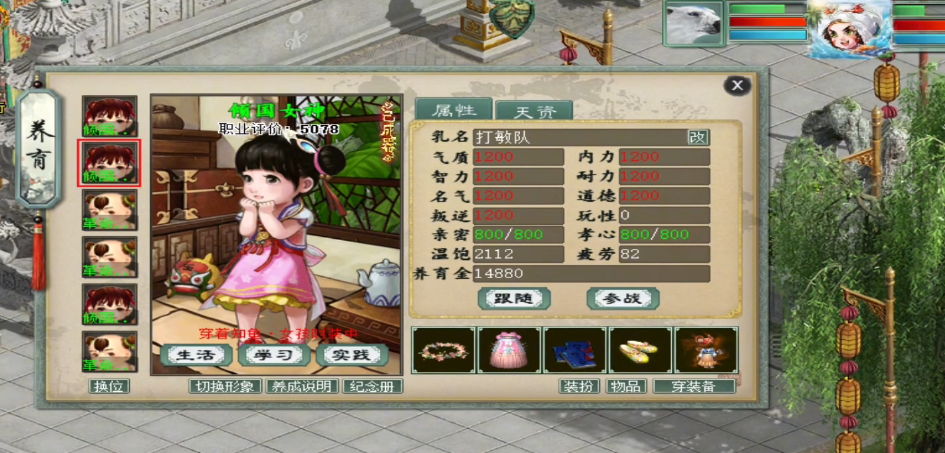Toggle the 切换形象 appearance button
The height and width of the screenshot is (453, 945).
tap(225, 386)
